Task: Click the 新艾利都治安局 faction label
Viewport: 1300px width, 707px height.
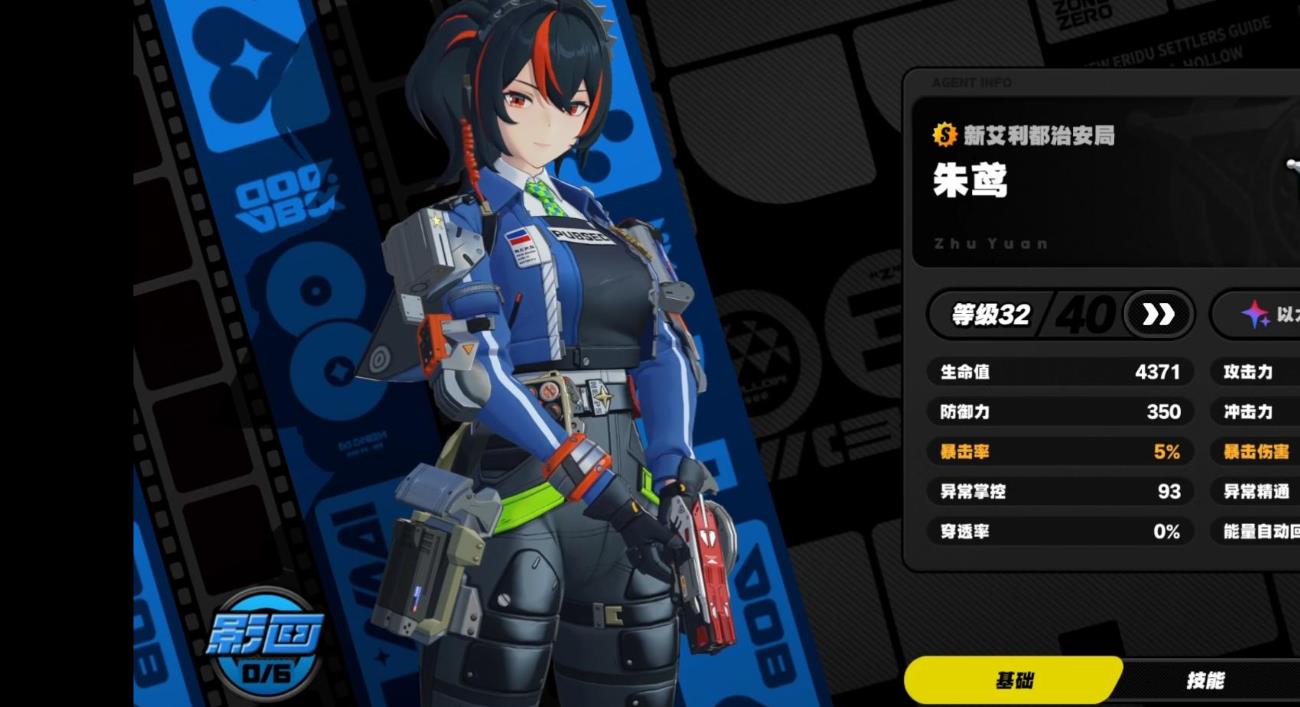Action: tap(1025, 135)
